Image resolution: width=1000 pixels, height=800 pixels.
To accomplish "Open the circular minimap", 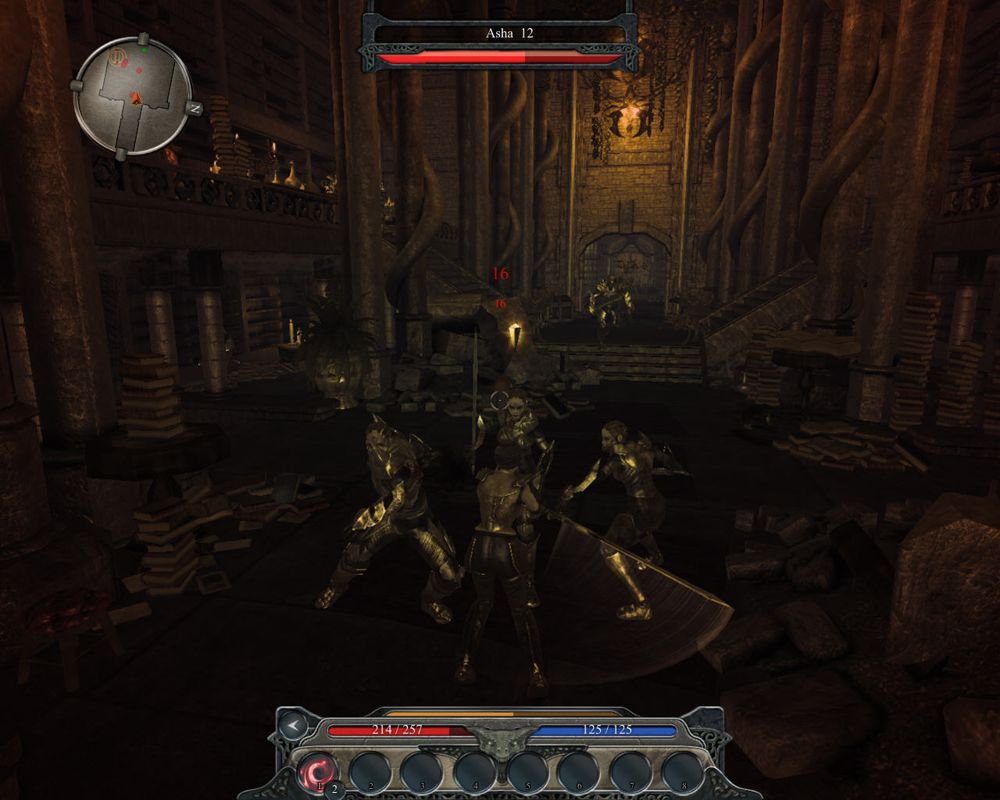I will coord(133,96).
